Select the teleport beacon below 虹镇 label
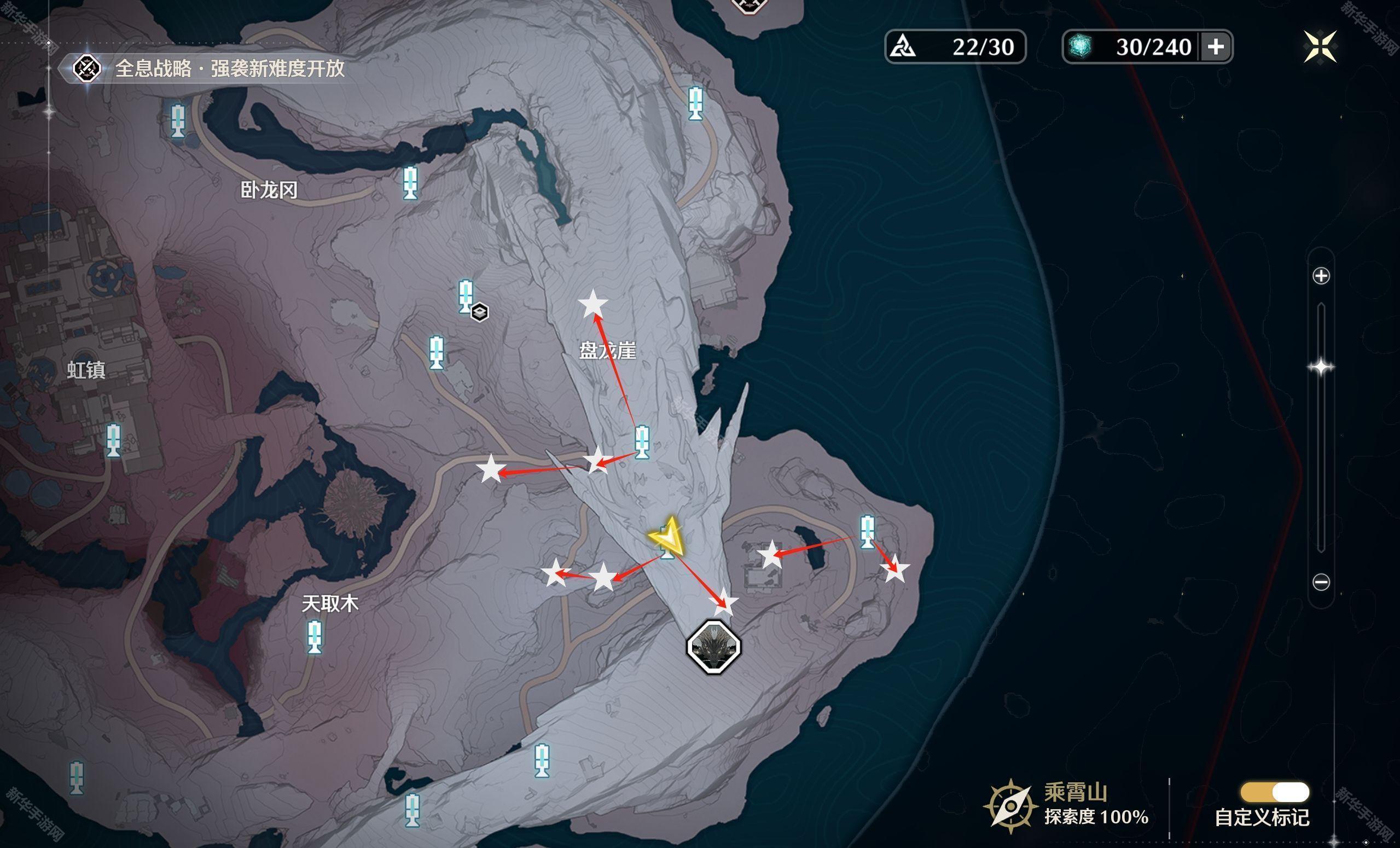 [x=114, y=440]
